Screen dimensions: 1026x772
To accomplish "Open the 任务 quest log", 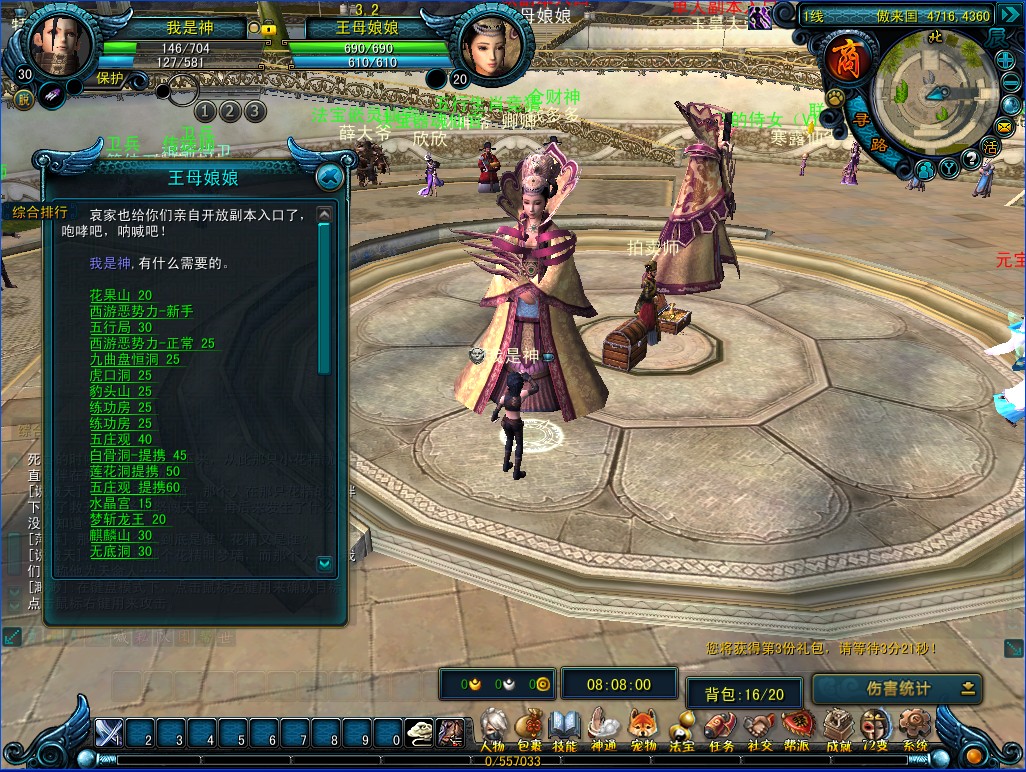I will click(720, 729).
